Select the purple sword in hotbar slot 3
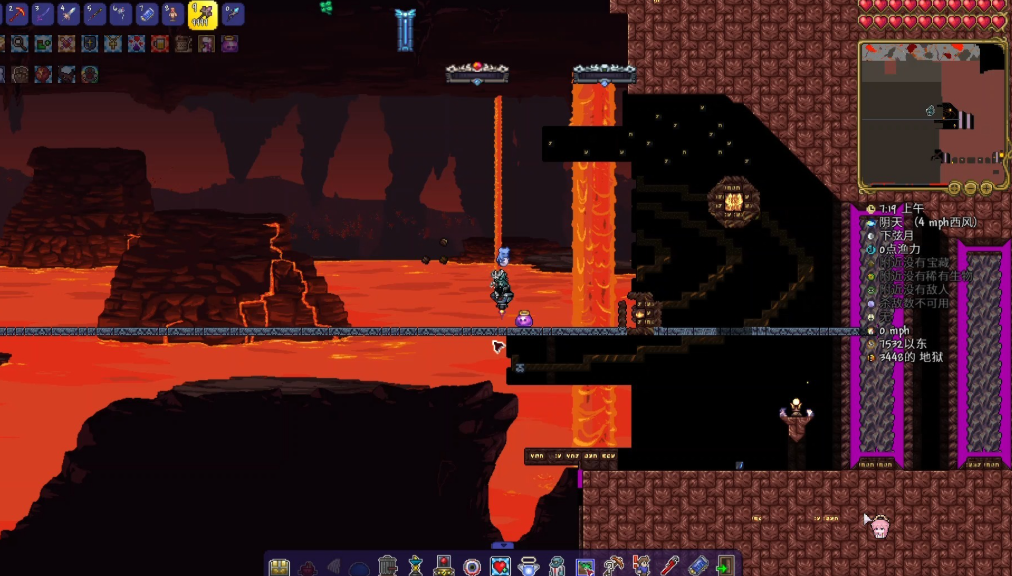1012x576 pixels. tap(43, 14)
